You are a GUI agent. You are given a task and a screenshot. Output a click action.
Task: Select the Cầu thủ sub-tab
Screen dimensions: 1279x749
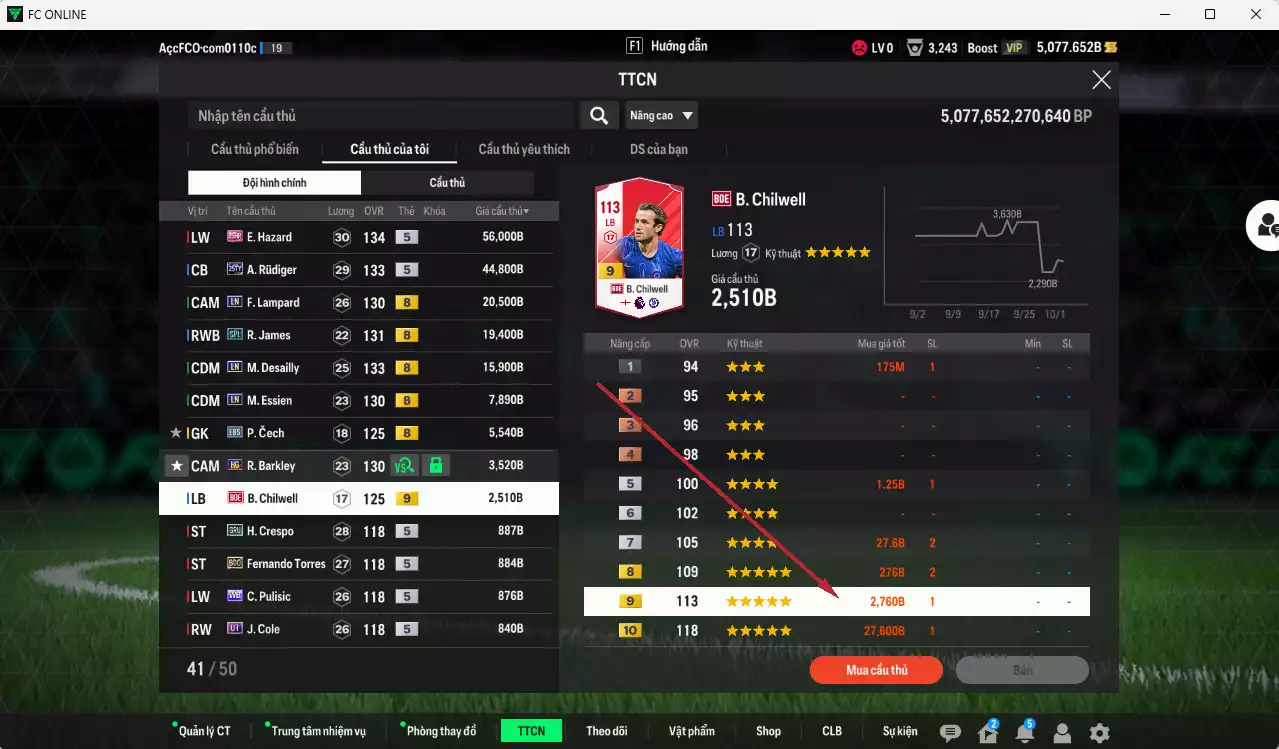coord(447,183)
